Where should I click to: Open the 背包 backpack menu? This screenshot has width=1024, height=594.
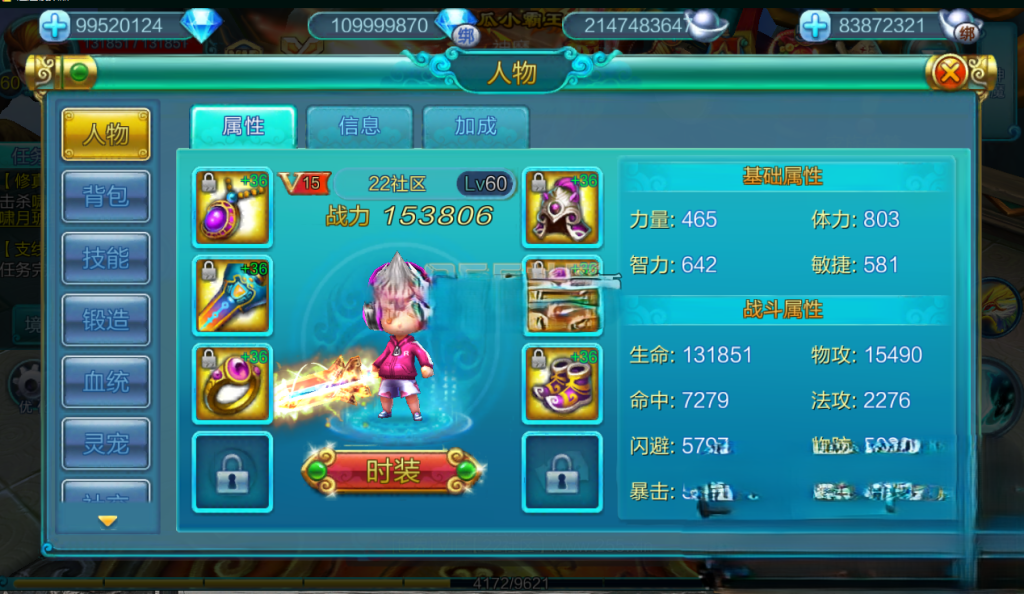pos(105,196)
